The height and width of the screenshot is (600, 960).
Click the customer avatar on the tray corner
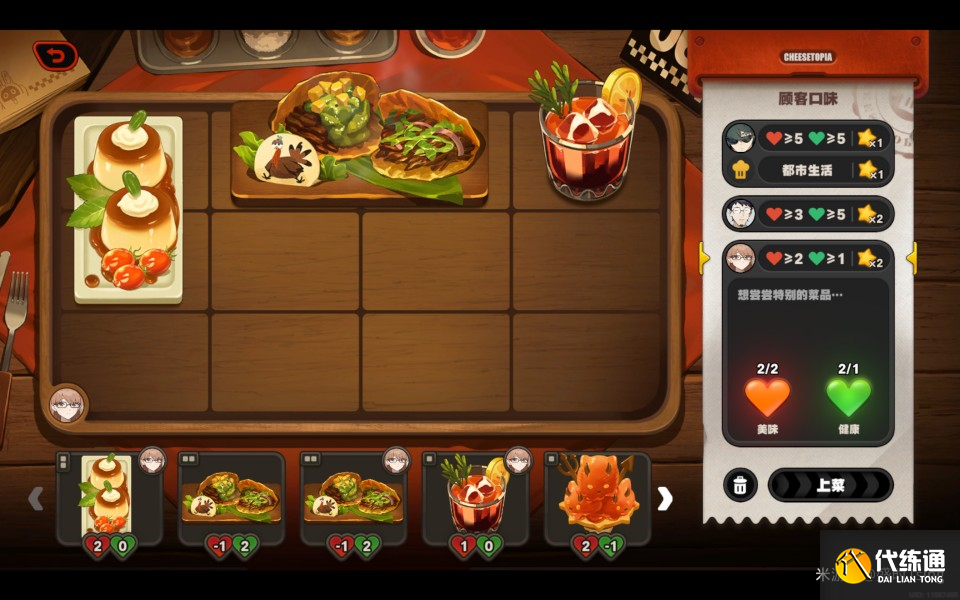(69, 405)
